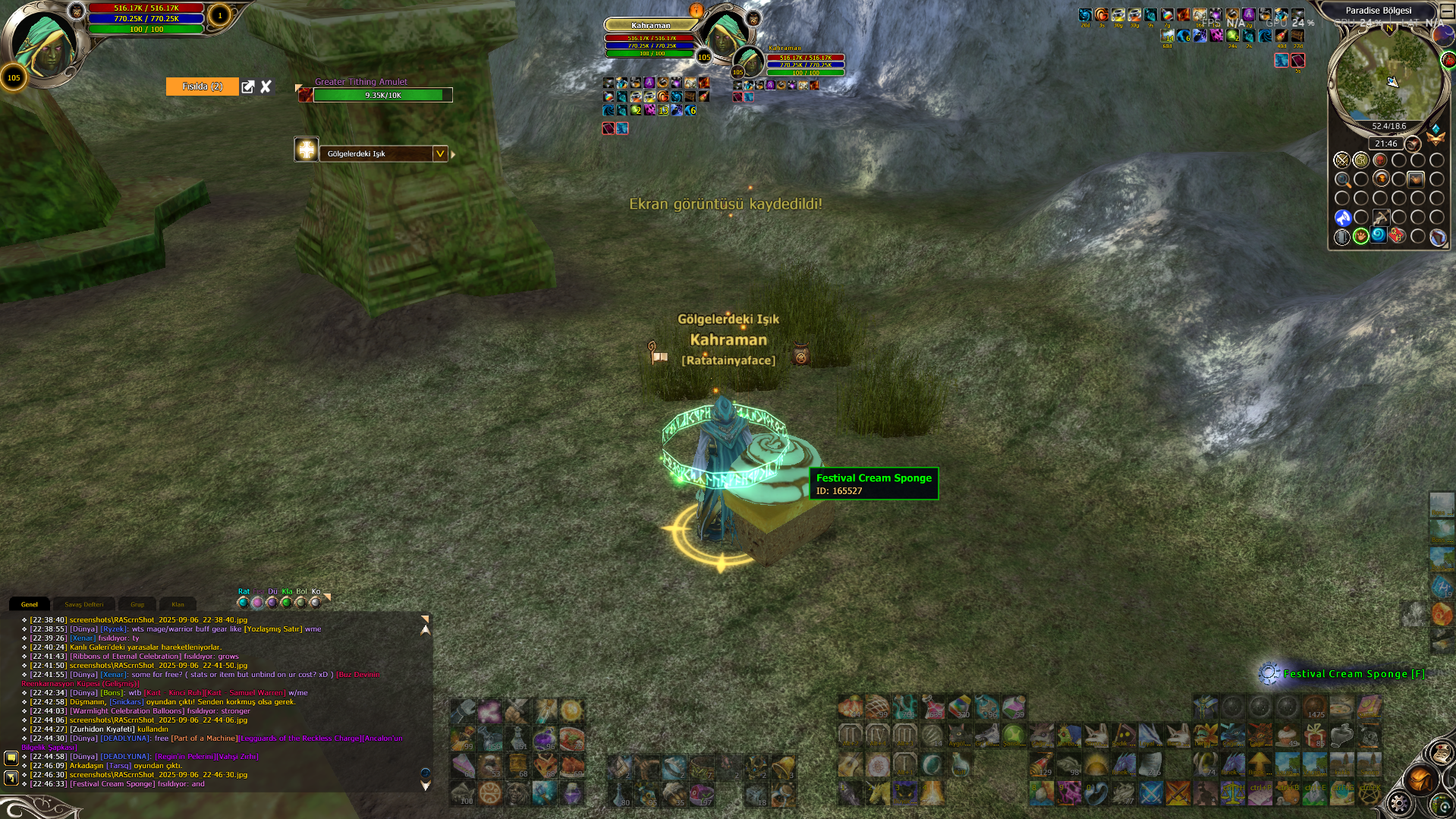The width and height of the screenshot is (1456, 819).
Task: Open the Grup chat tab
Action: [x=137, y=604]
